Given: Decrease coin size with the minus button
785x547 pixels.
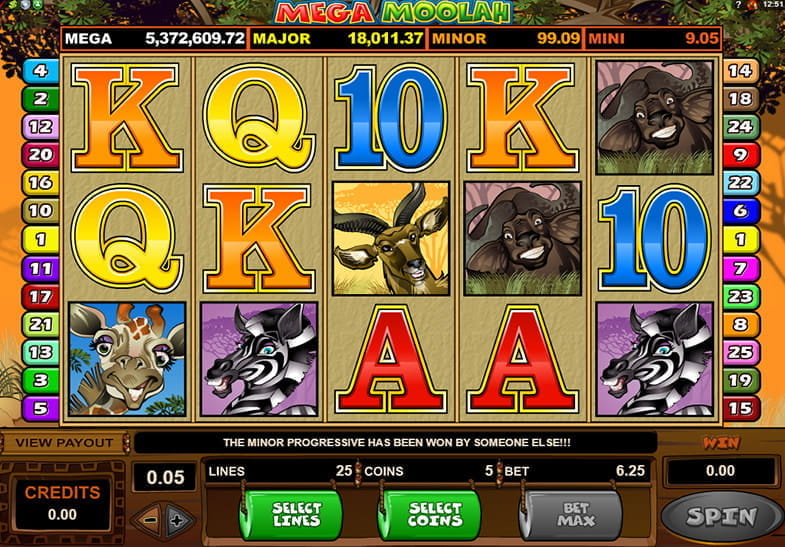Looking at the screenshot, I should coord(148,519).
